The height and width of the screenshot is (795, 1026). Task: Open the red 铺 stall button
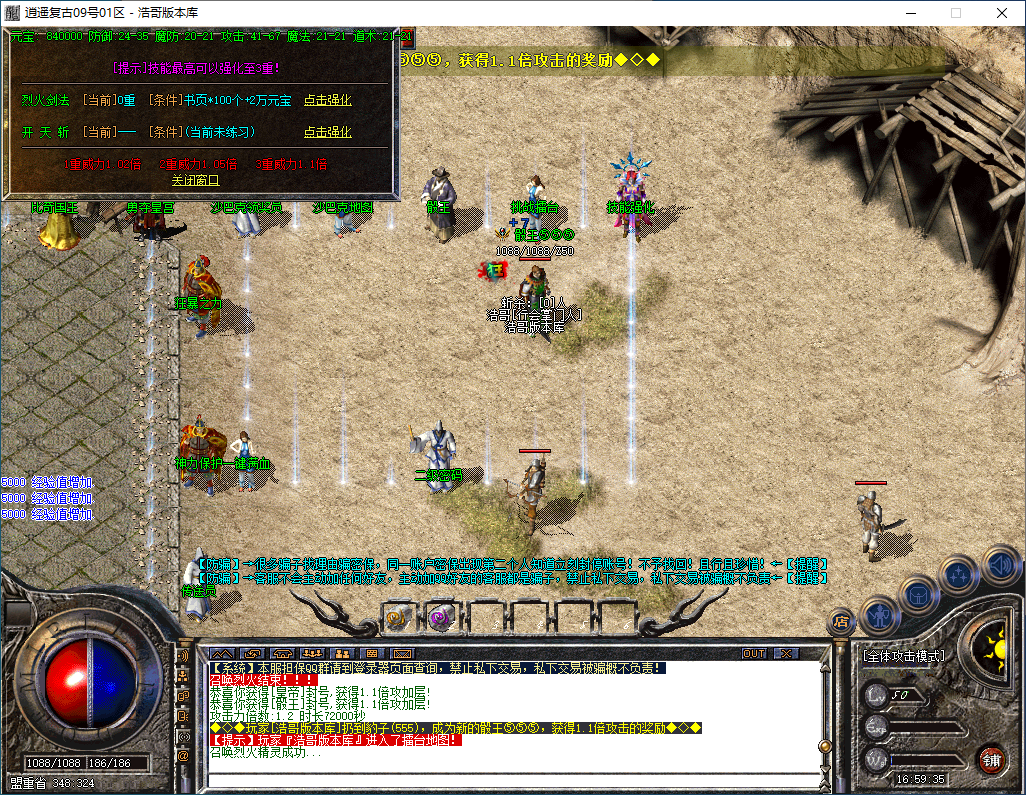tap(991, 759)
